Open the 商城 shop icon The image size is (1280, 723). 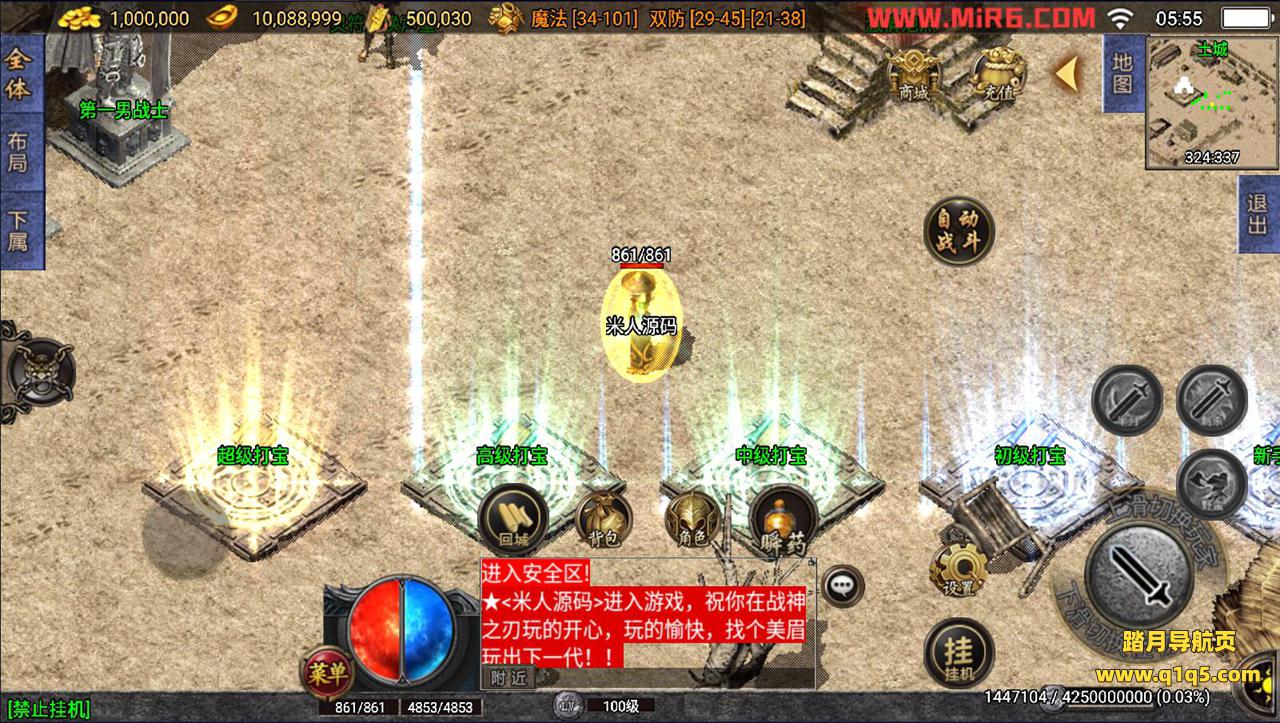[x=914, y=73]
